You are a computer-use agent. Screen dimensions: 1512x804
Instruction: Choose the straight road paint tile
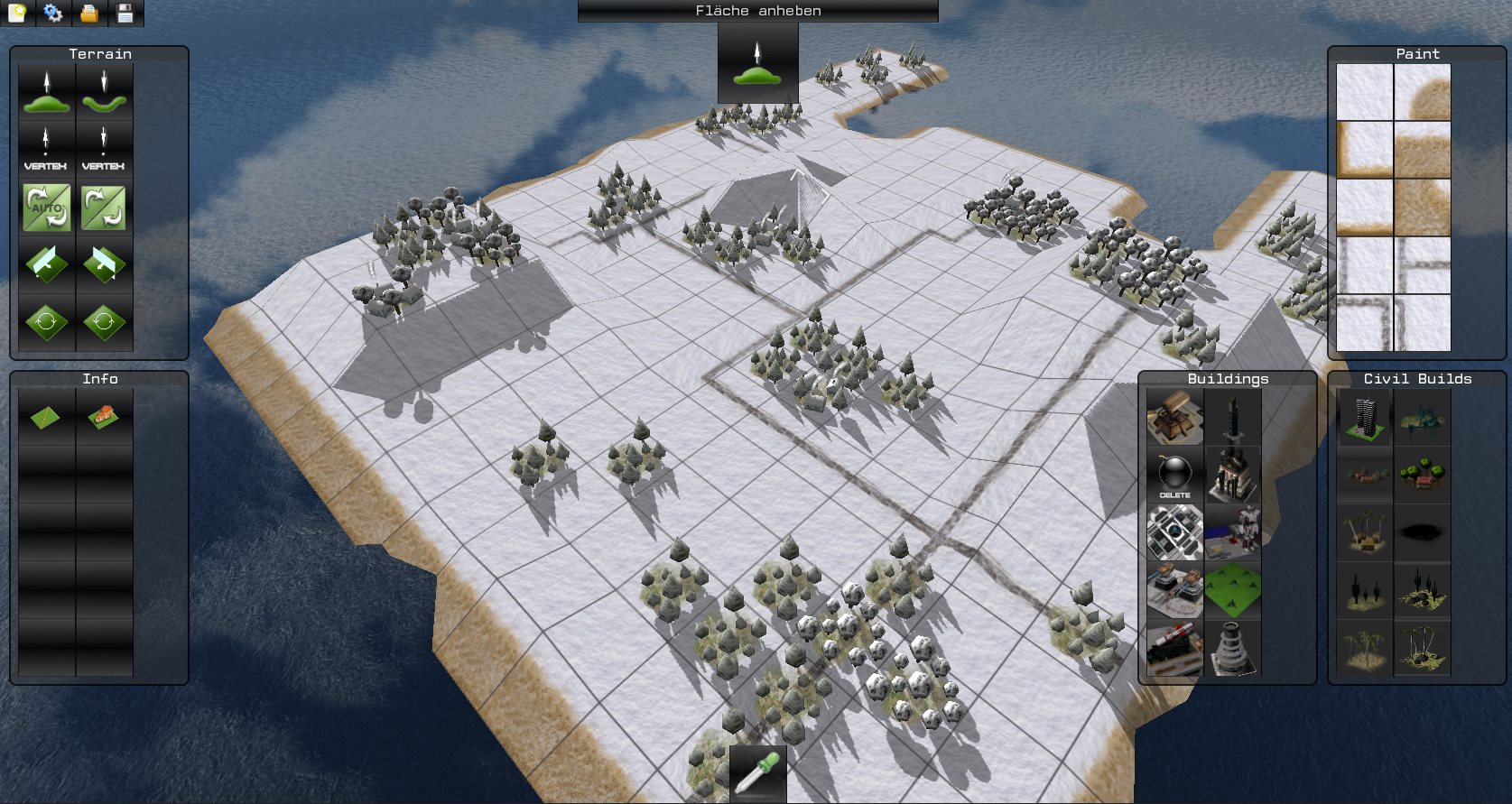point(1364,265)
